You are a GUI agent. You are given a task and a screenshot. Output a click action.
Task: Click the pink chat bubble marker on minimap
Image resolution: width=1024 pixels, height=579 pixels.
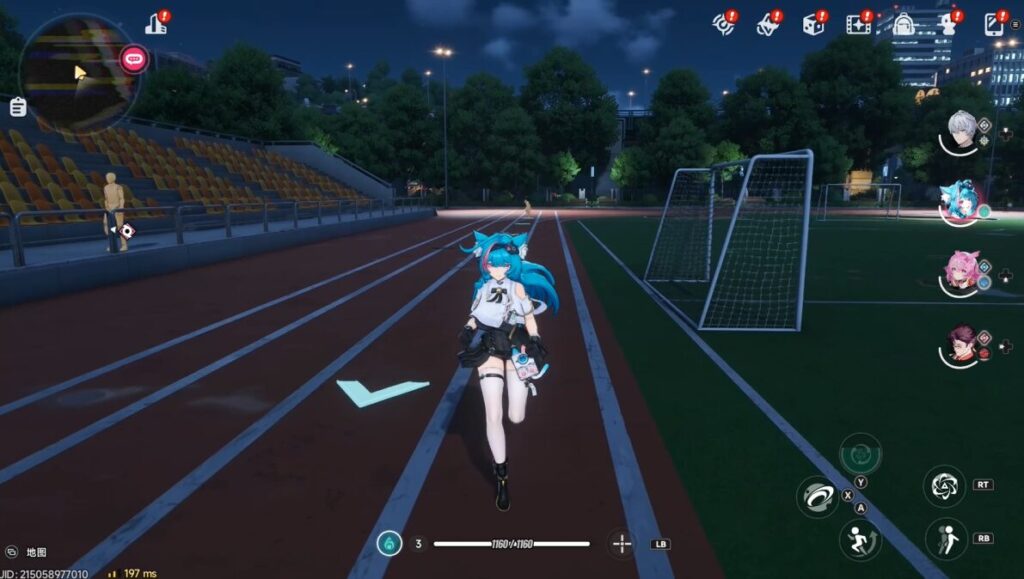(x=133, y=58)
